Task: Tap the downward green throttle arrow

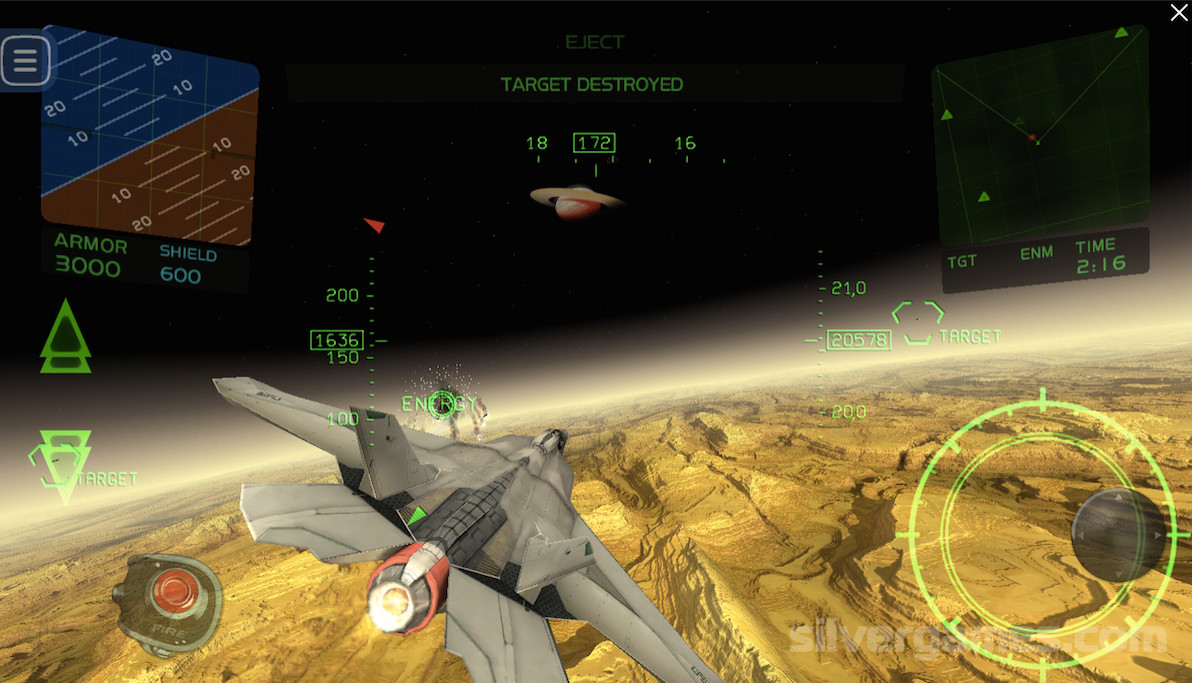Action: click(65, 463)
